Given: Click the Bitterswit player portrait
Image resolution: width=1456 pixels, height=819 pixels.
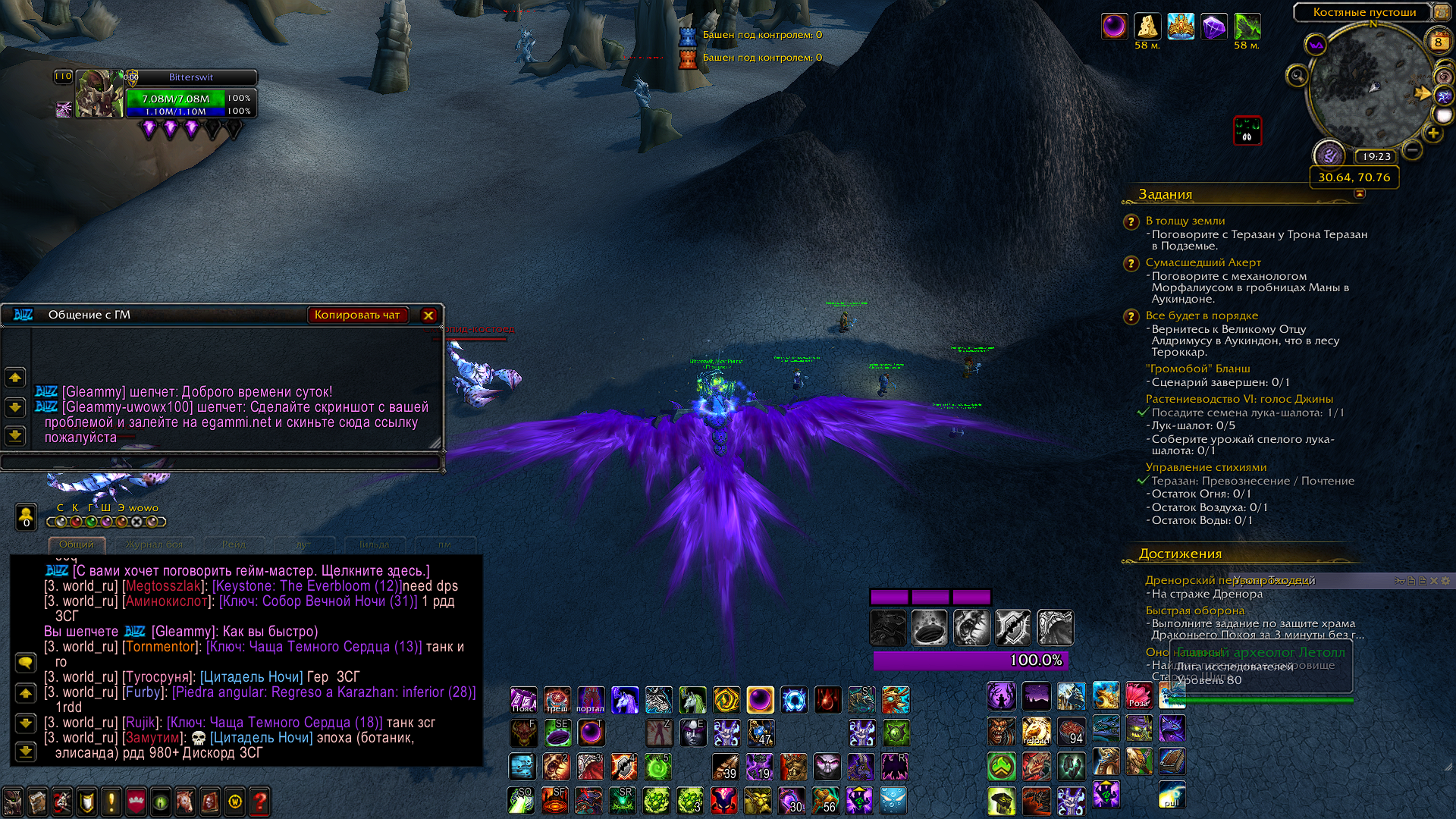Looking at the screenshot, I should (x=97, y=94).
